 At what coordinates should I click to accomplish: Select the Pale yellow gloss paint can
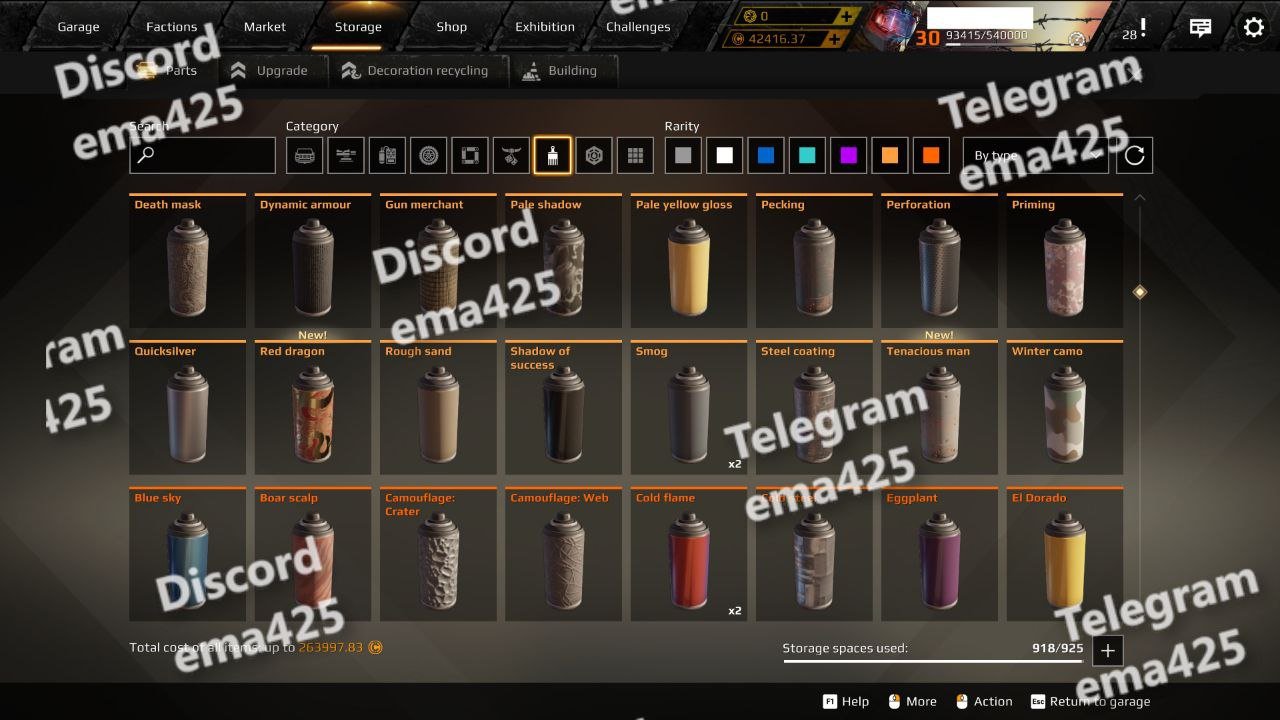click(689, 261)
